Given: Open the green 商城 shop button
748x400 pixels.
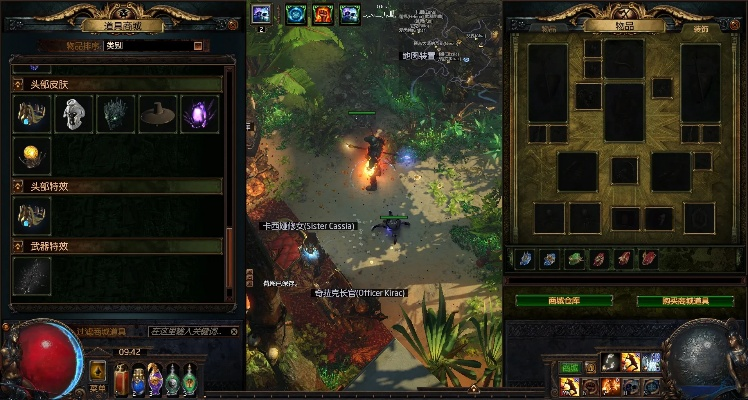Looking at the screenshot, I should tap(569, 368).
